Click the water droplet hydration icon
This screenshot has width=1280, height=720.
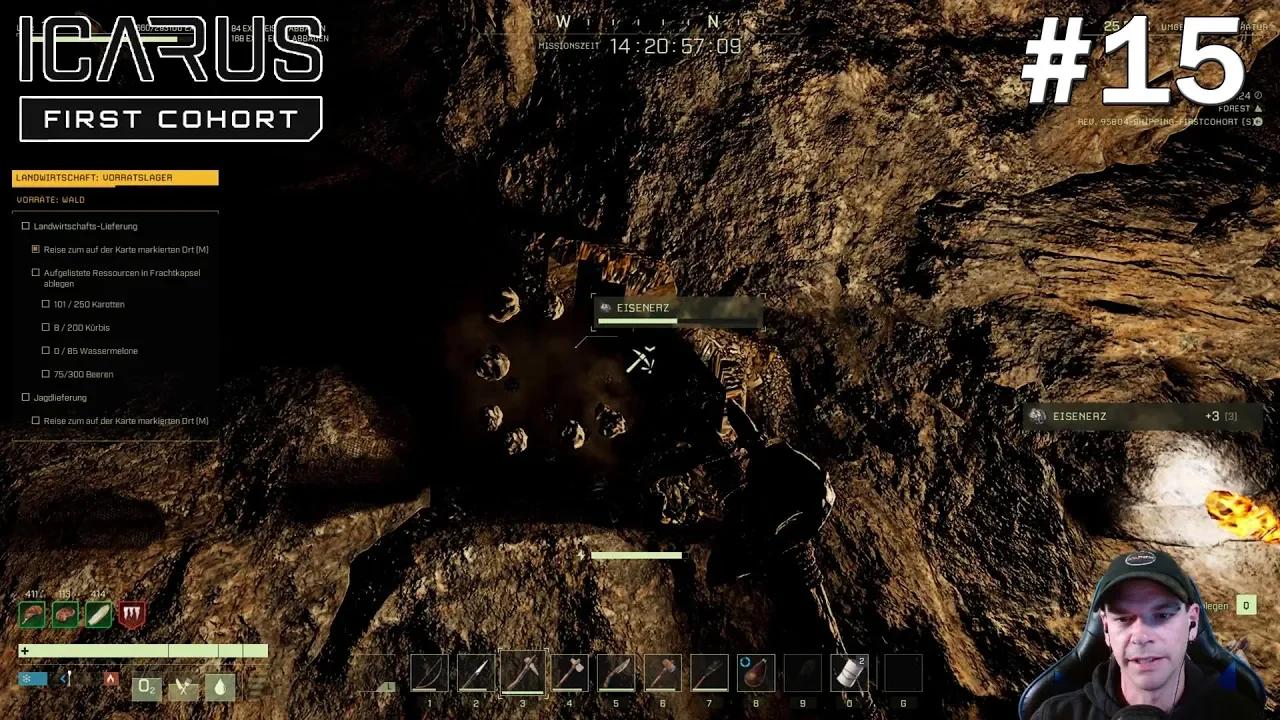(219, 687)
